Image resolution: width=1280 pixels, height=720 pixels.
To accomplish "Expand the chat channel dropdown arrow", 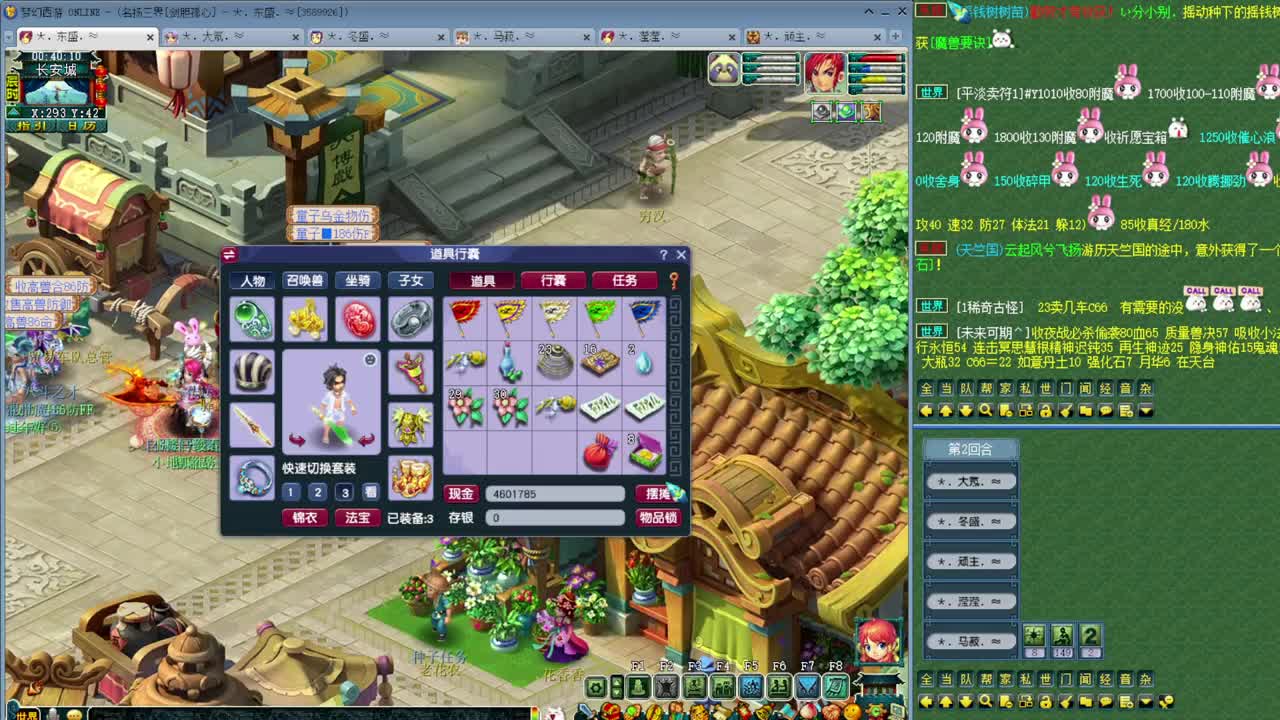I will click(1144, 410).
